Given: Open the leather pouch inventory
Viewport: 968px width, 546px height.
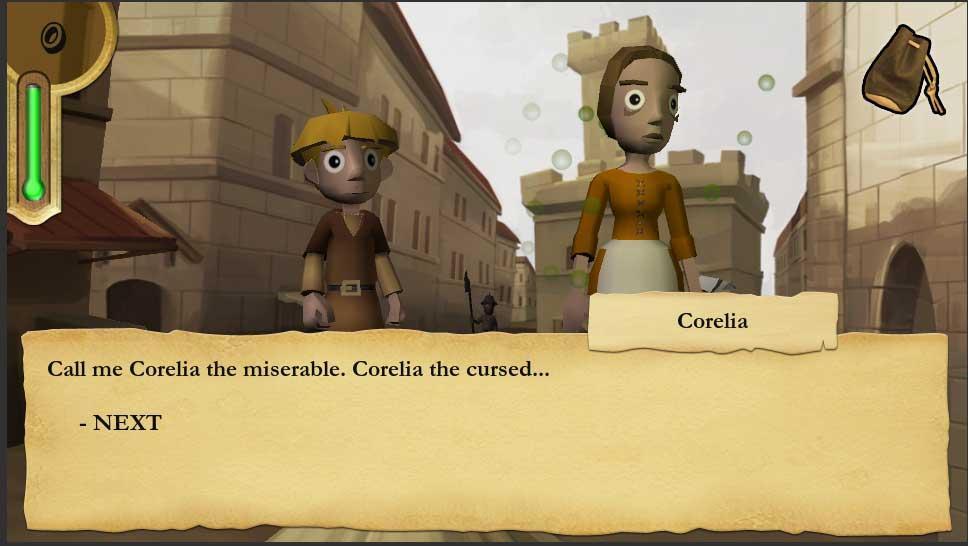Looking at the screenshot, I should (x=902, y=70).
